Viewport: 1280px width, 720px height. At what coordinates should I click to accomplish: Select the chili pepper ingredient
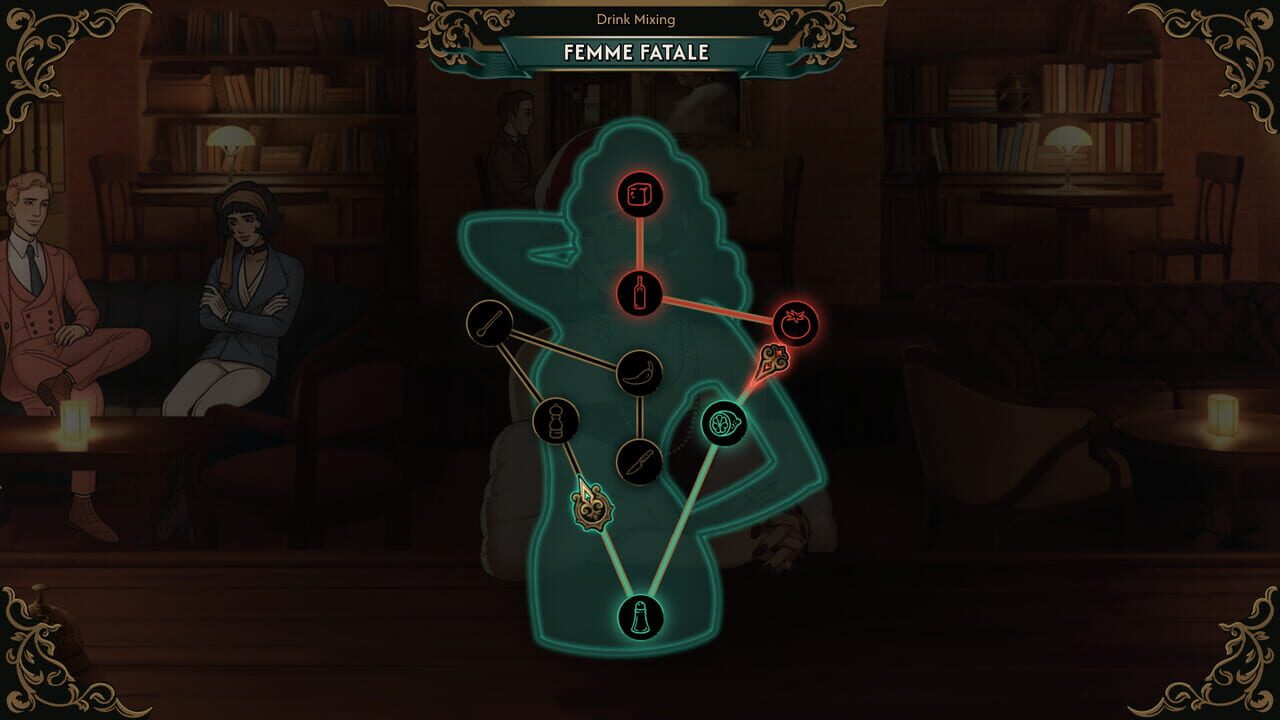coord(641,371)
